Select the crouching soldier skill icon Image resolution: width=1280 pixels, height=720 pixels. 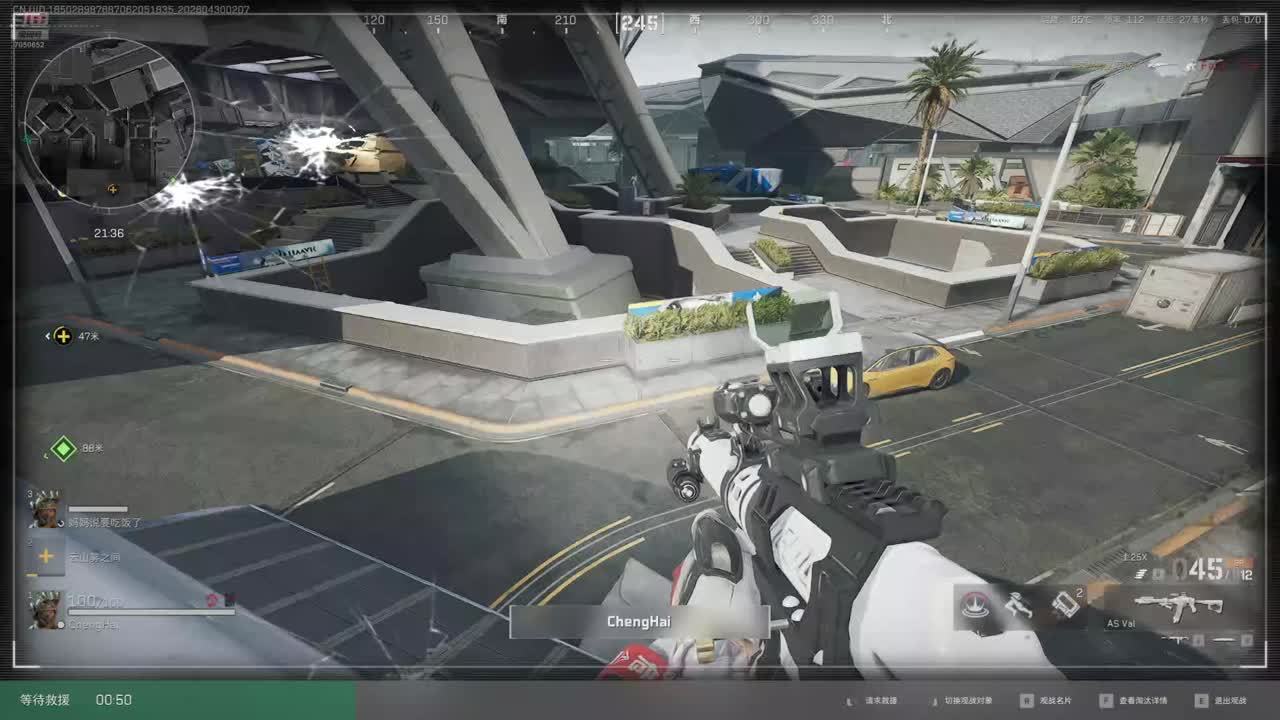(1018, 605)
